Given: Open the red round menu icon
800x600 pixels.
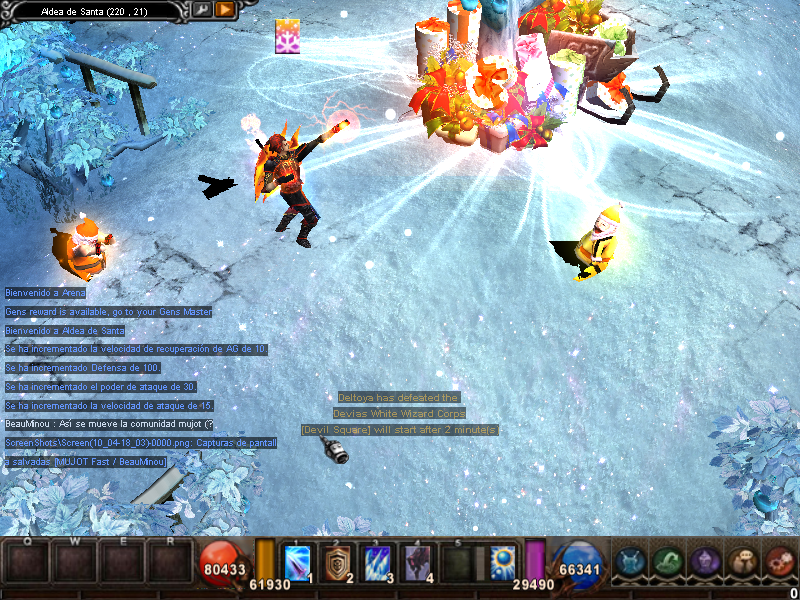Looking at the screenshot, I should tap(779, 562).
